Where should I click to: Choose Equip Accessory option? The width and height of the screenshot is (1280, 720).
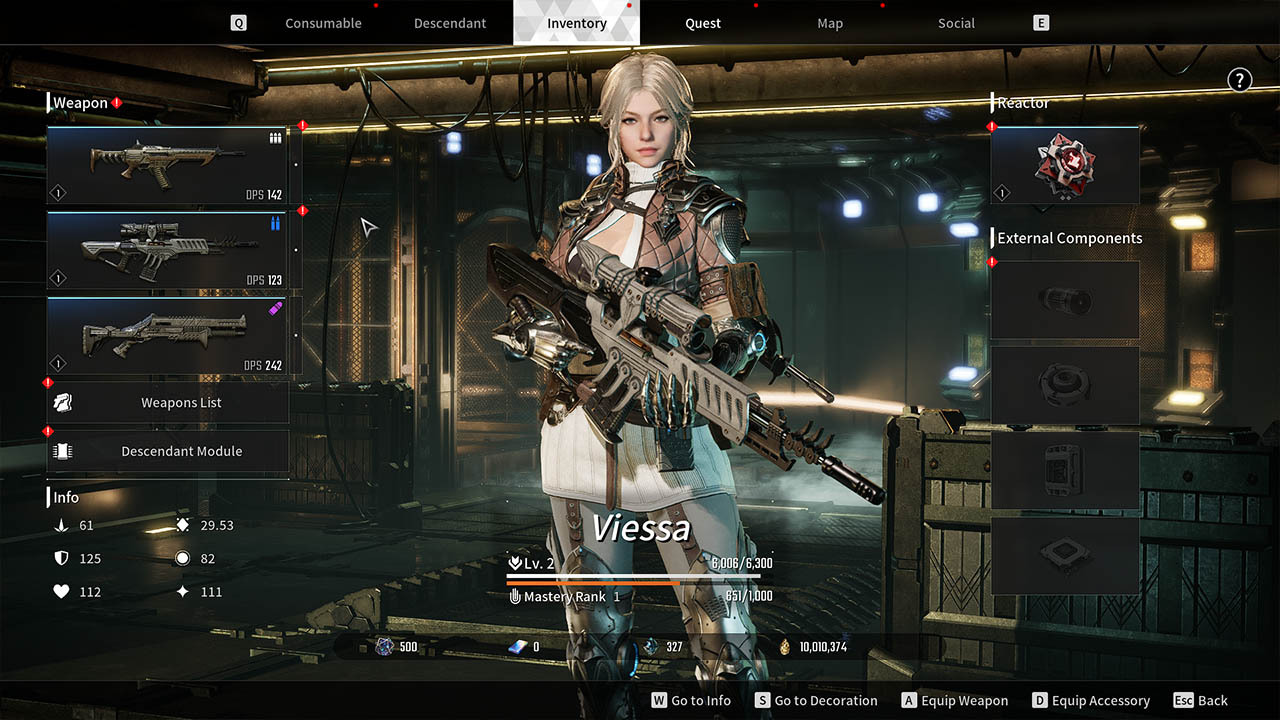(x=1091, y=701)
